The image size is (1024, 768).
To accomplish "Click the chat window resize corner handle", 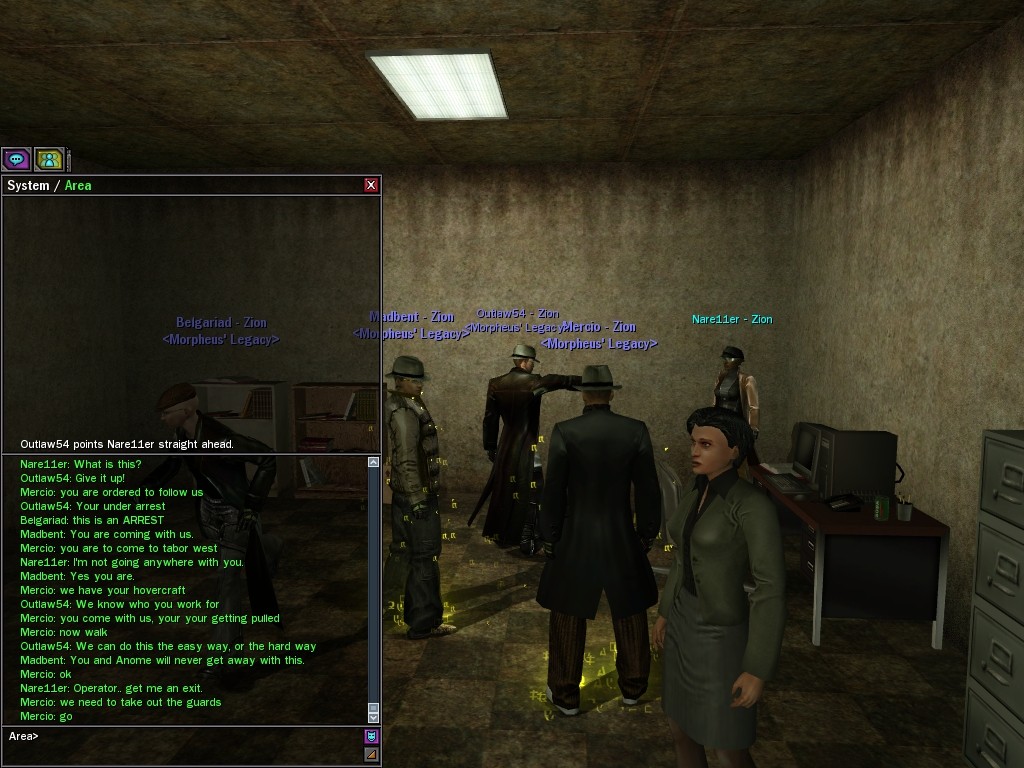I will (371, 755).
